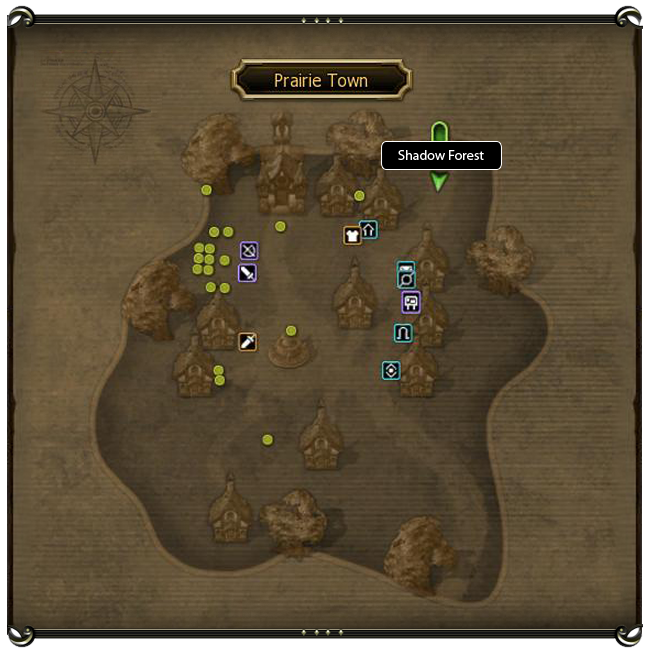The image size is (650, 650).
Task: Click the teal diamond map marker
Action: click(391, 370)
